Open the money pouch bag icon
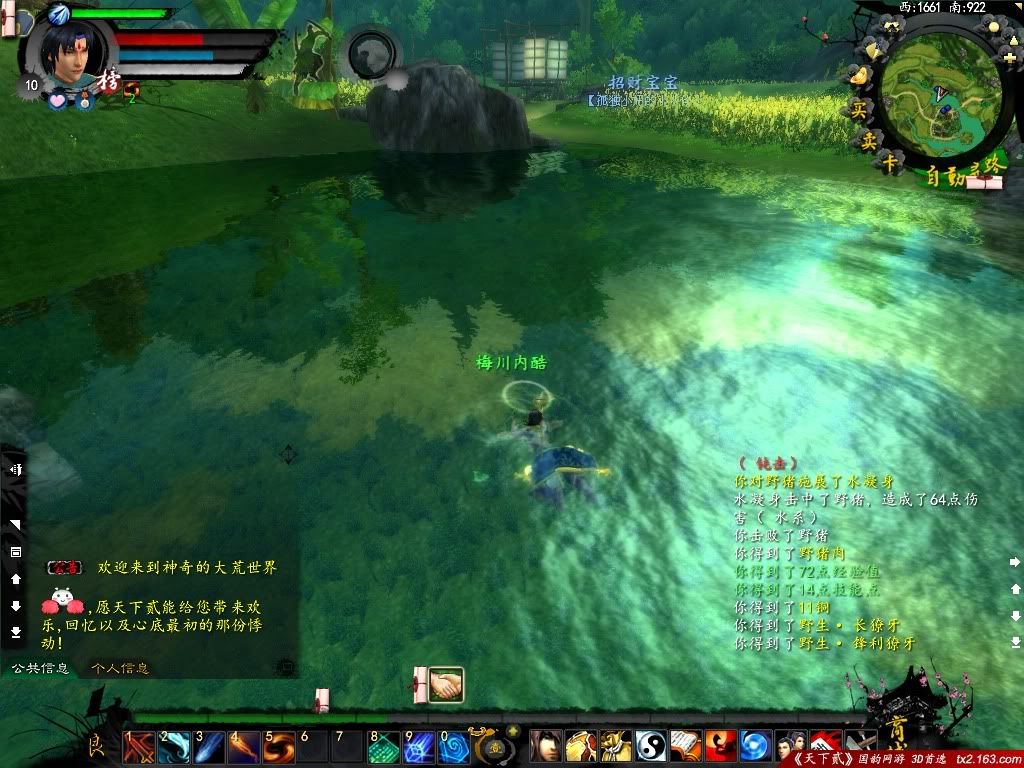The width and height of the screenshot is (1024, 768). (616, 746)
